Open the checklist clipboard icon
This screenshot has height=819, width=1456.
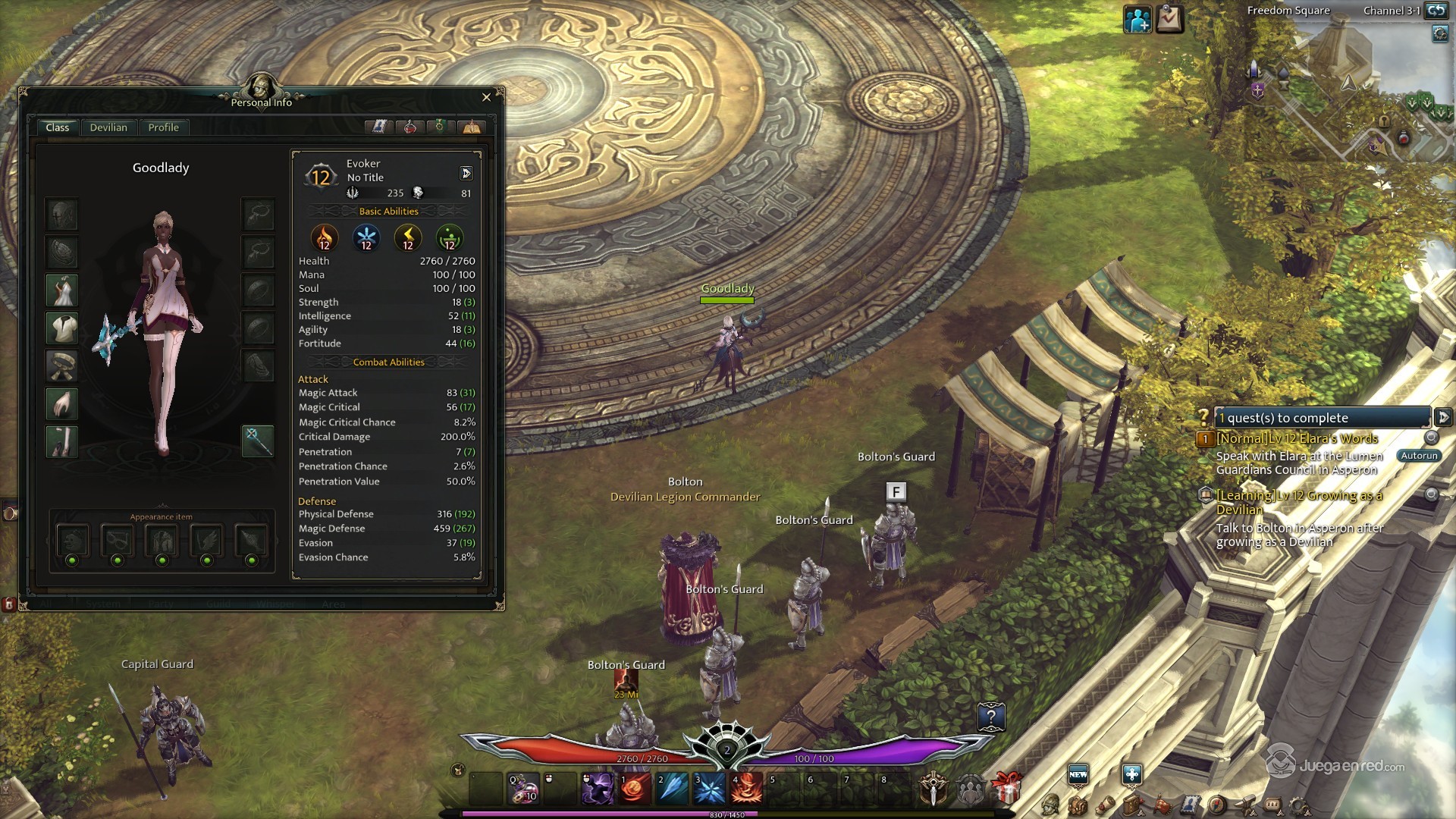tap(1169, 19)
